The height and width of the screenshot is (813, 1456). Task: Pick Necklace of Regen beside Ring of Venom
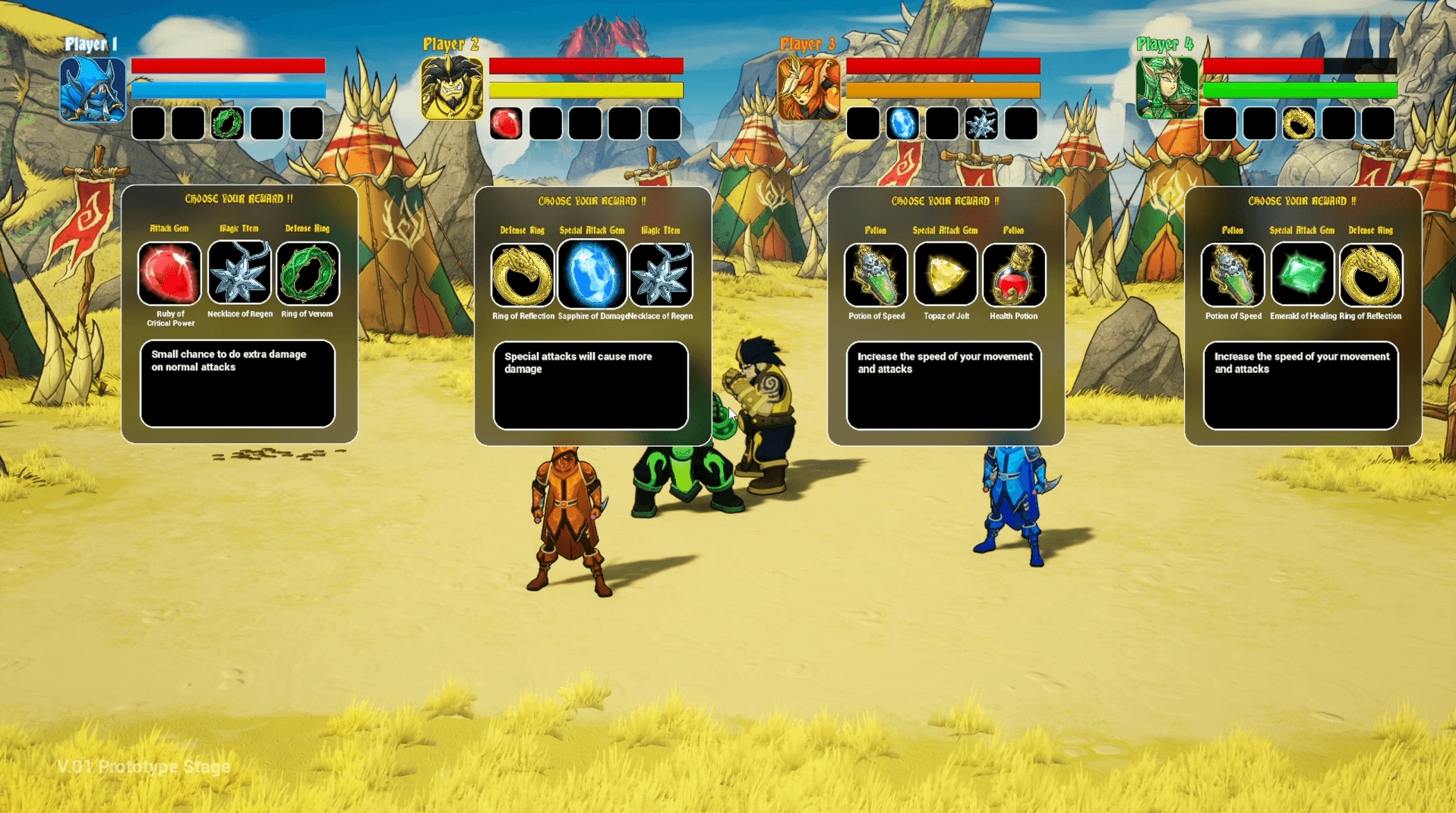pos(239,273)
